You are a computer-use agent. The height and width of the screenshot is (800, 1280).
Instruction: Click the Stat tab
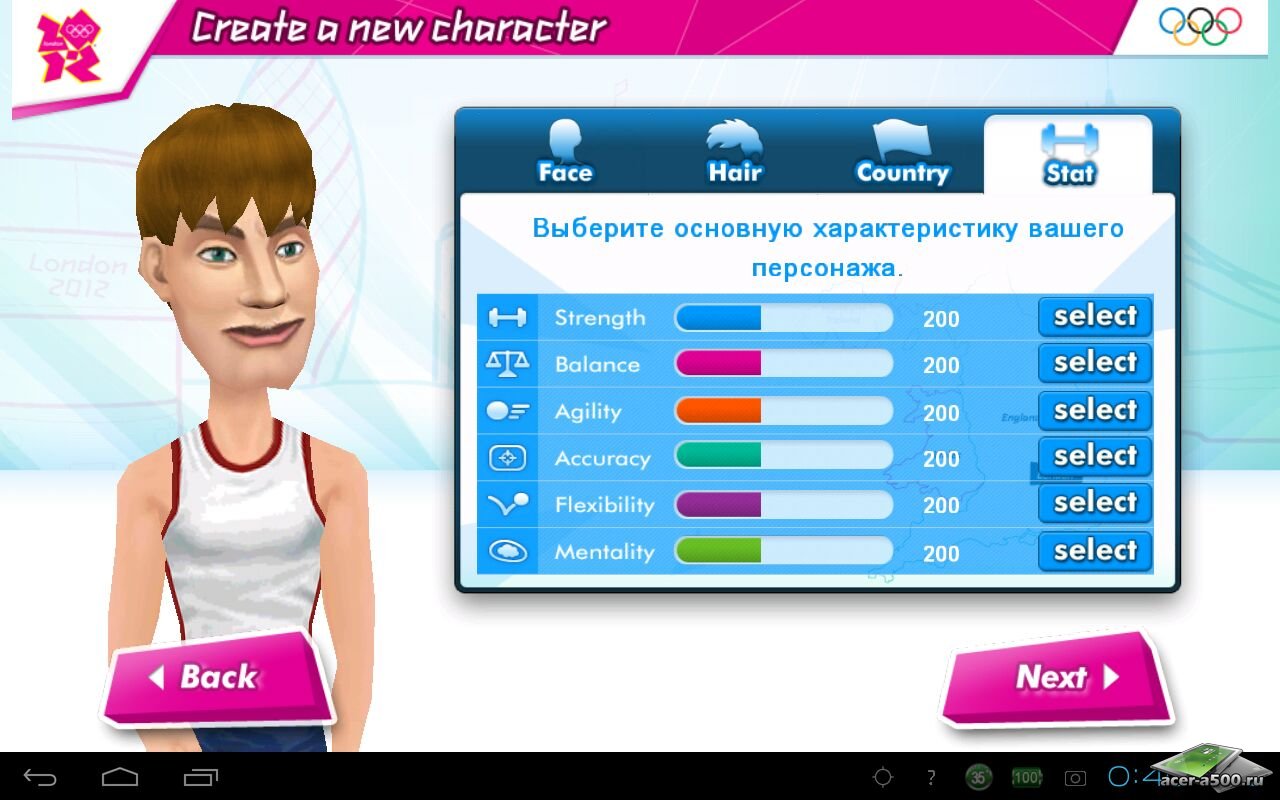tap(1068, 155)
